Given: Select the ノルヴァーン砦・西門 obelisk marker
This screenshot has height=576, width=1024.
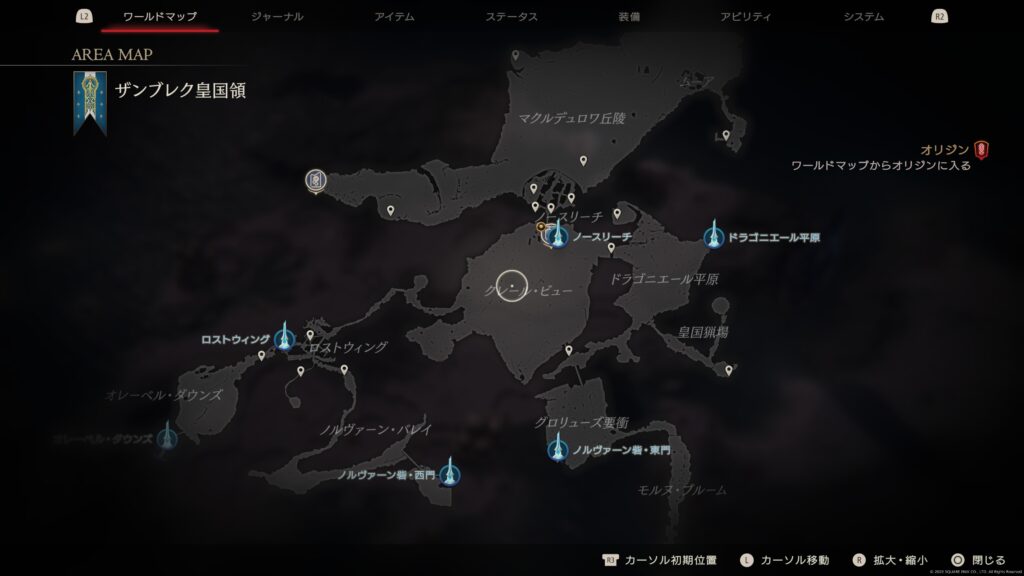Looking at the screenshot, I should point(450,472).
